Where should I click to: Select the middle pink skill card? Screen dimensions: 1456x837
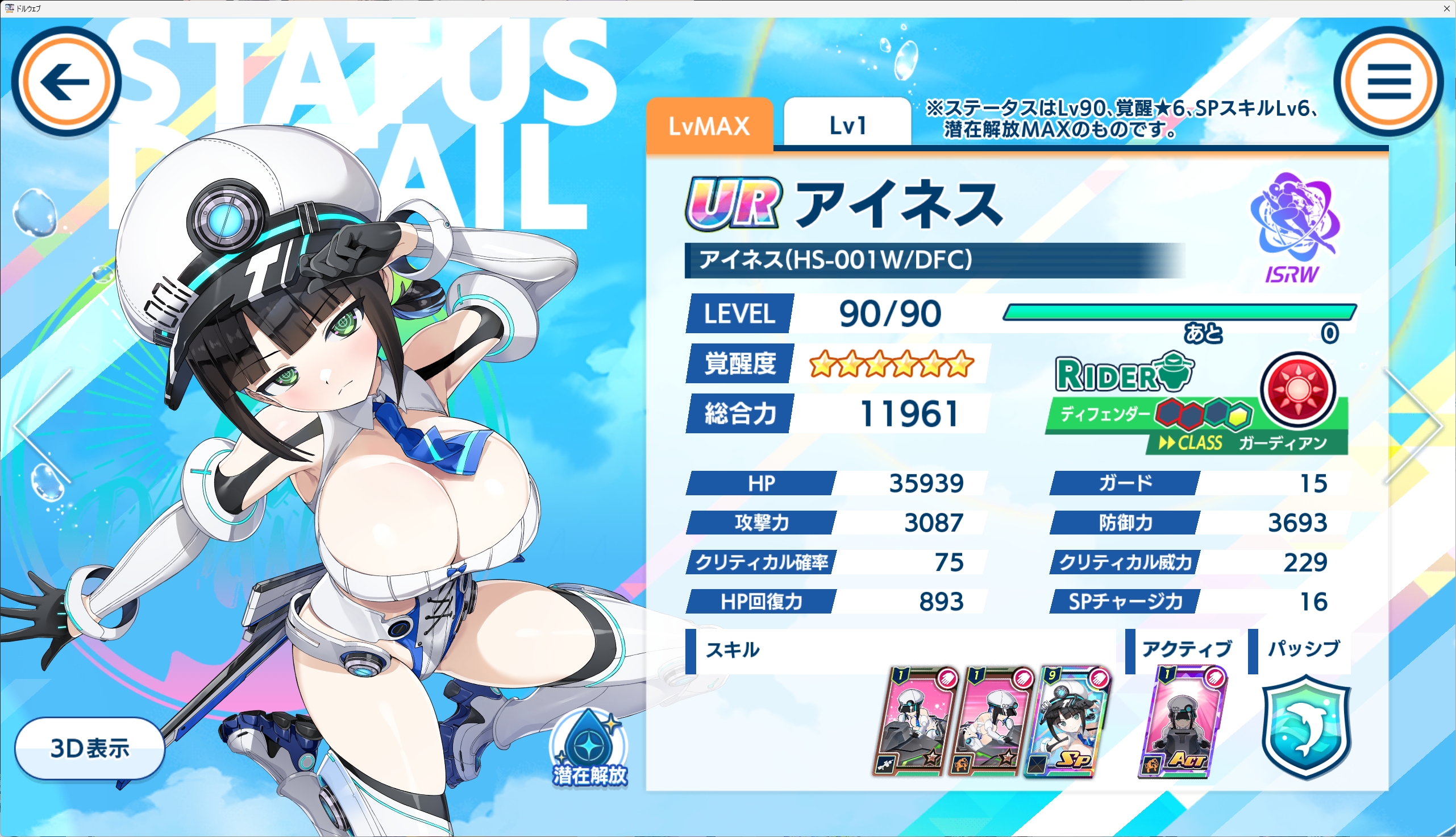pos(991,723)
